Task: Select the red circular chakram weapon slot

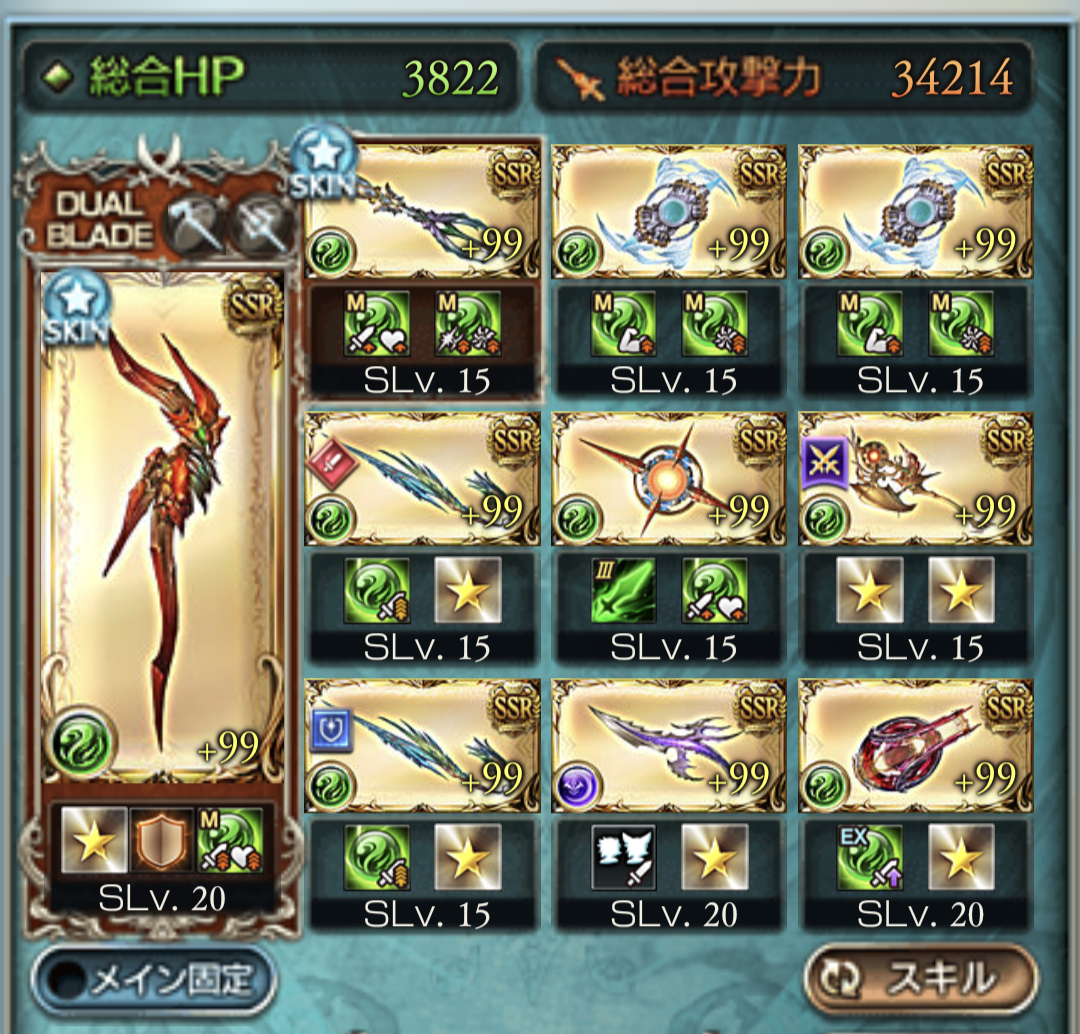Action: coord(915,743)
